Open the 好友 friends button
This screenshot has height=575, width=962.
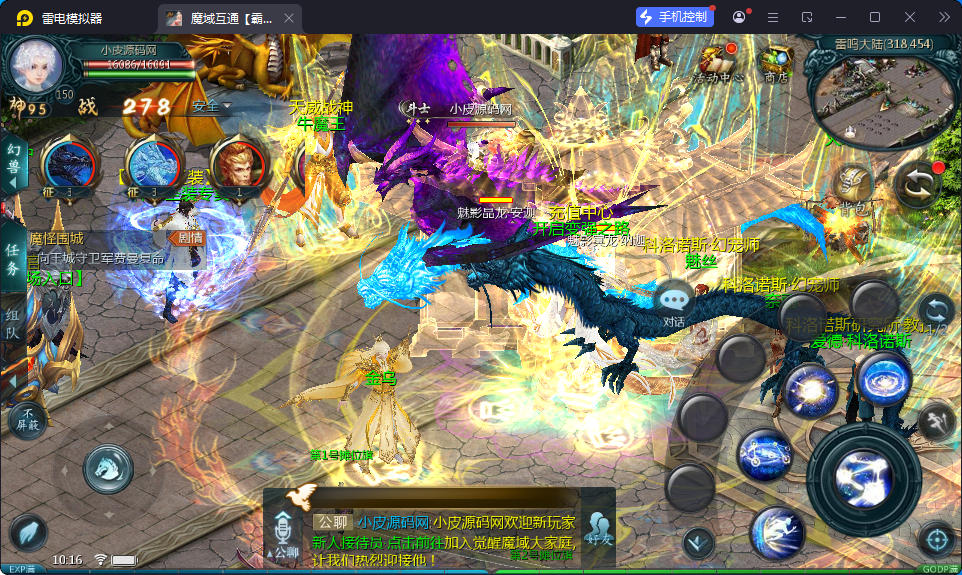[600, 528]
